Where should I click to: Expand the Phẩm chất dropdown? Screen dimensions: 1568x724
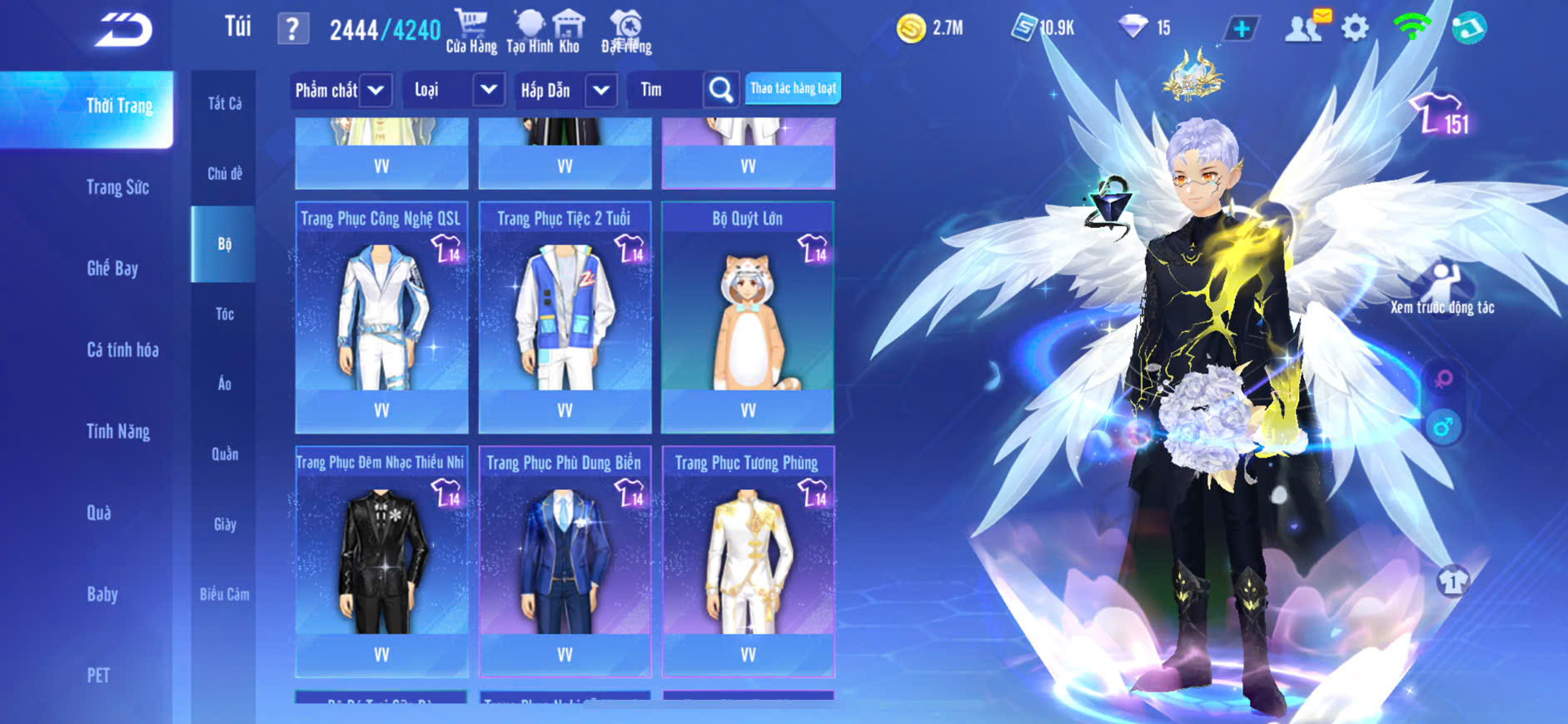pos(375,90)
